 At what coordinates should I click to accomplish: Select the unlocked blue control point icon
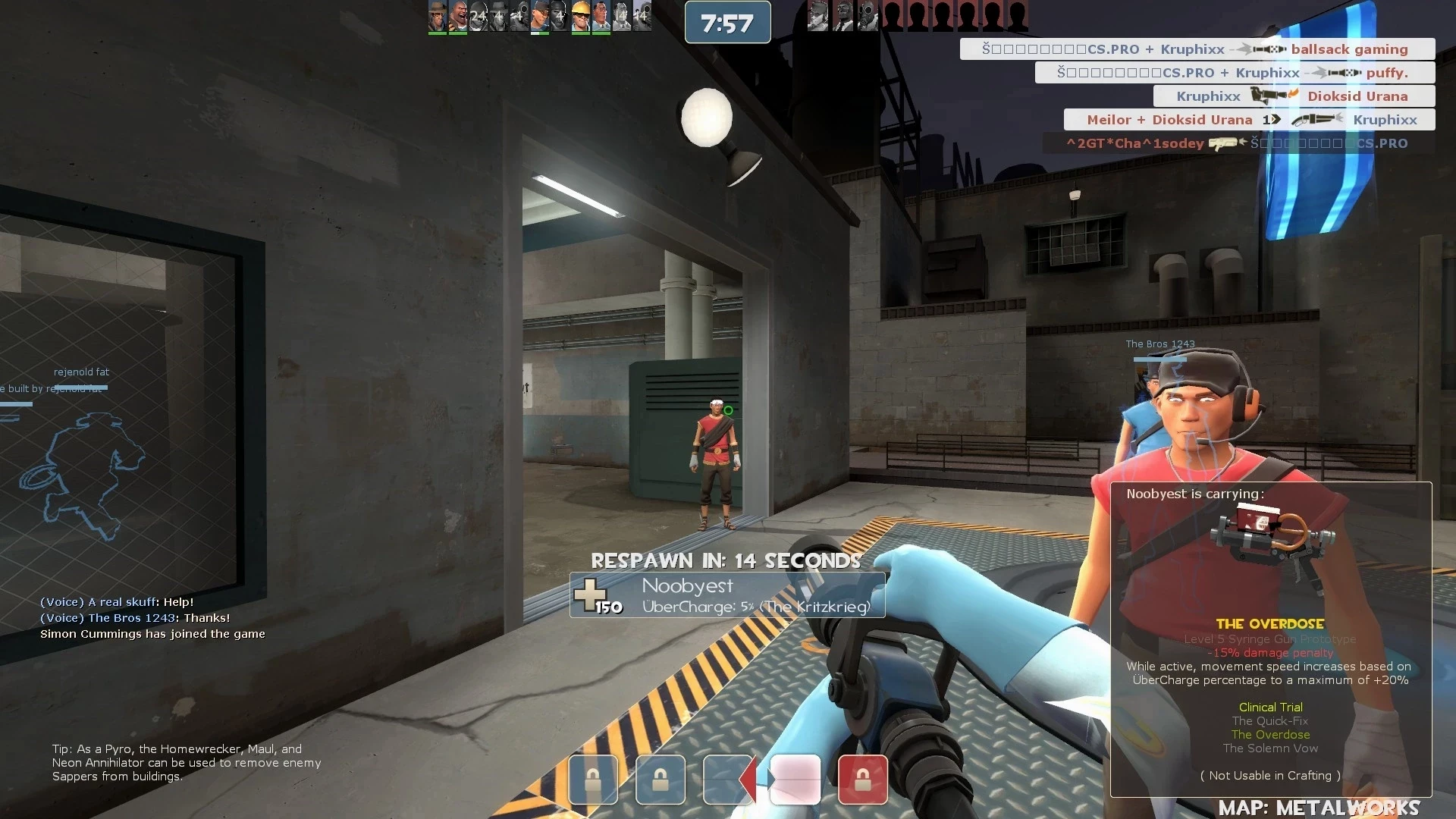pos(725,779)
